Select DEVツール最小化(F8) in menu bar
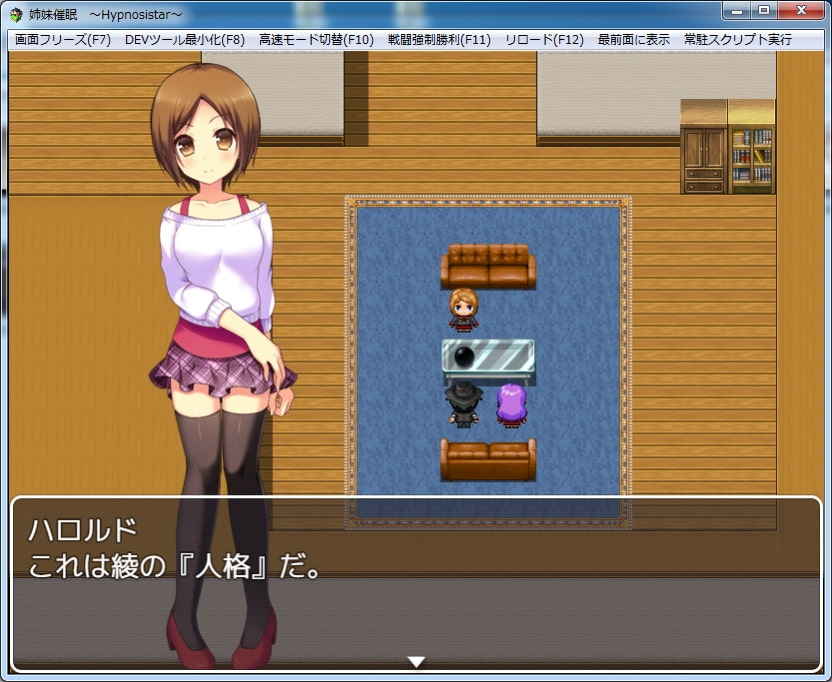The height and width of the screenshot is (682, 832). coord(185,40)
